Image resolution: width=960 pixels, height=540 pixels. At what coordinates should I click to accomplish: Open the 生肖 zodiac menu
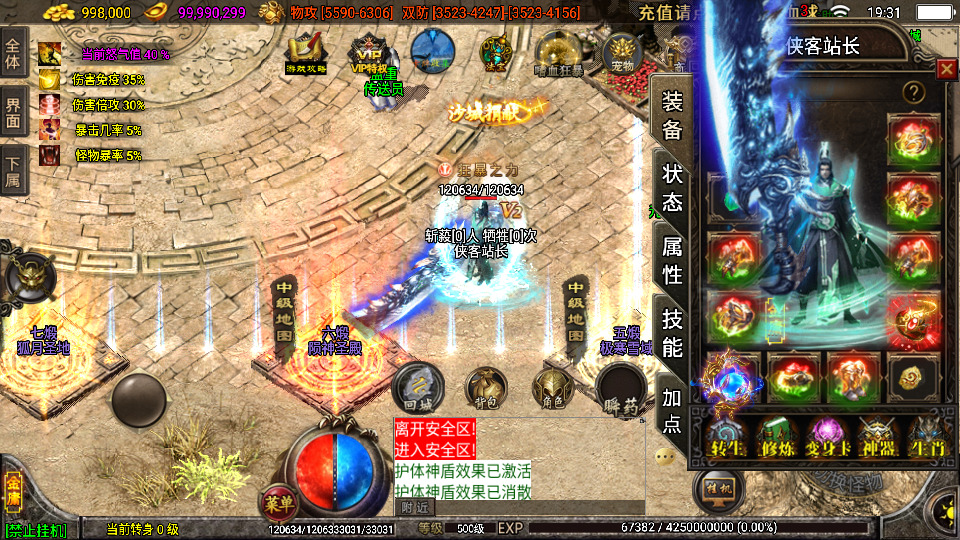coord(926,438)
